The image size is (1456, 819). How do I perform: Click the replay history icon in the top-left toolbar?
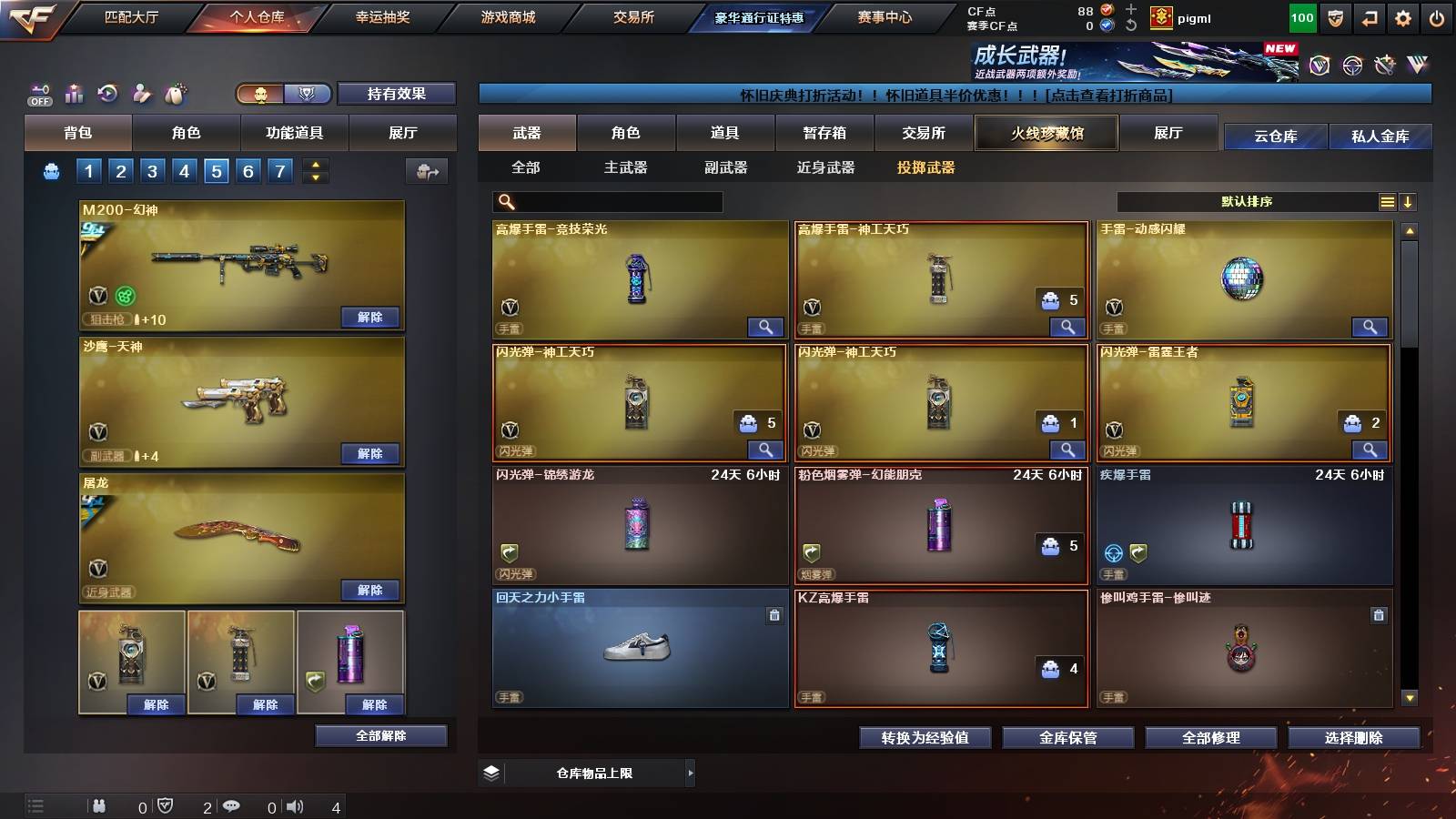tap(108, 94)
